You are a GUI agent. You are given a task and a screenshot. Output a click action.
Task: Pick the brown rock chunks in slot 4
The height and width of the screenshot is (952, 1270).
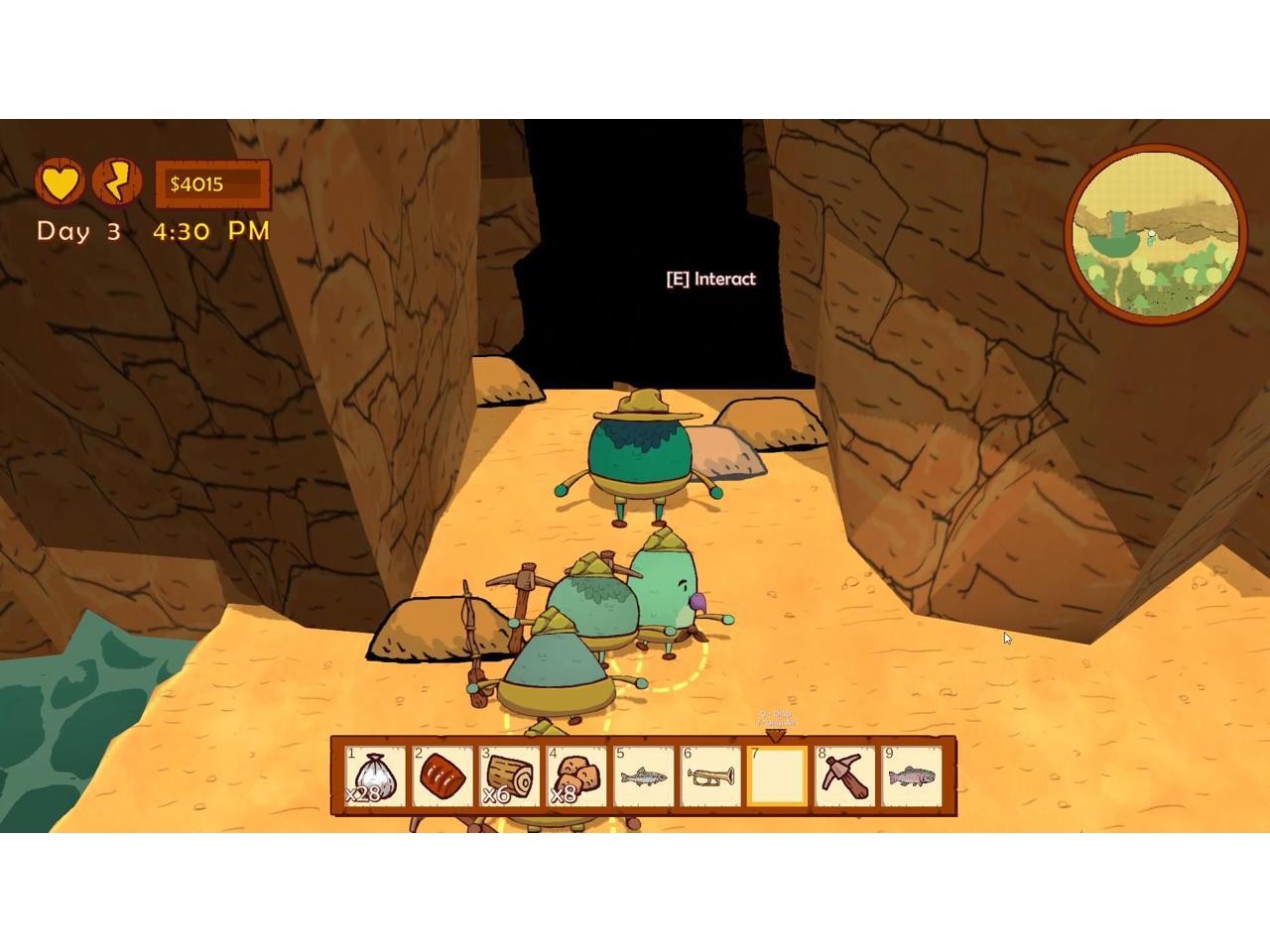click(x=576, y=776)
